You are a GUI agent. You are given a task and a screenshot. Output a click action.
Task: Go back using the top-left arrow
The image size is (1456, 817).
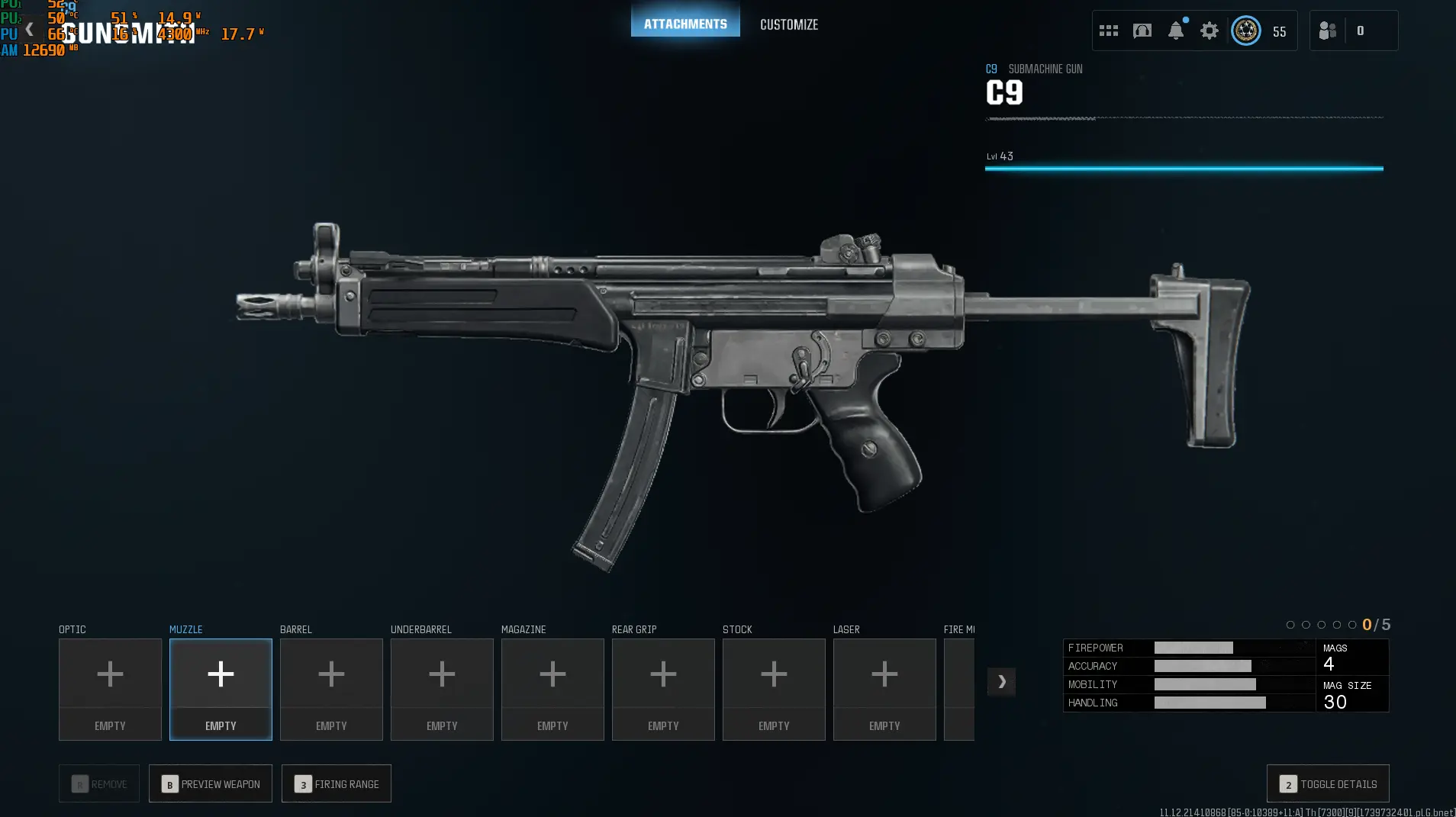(30, 30)
